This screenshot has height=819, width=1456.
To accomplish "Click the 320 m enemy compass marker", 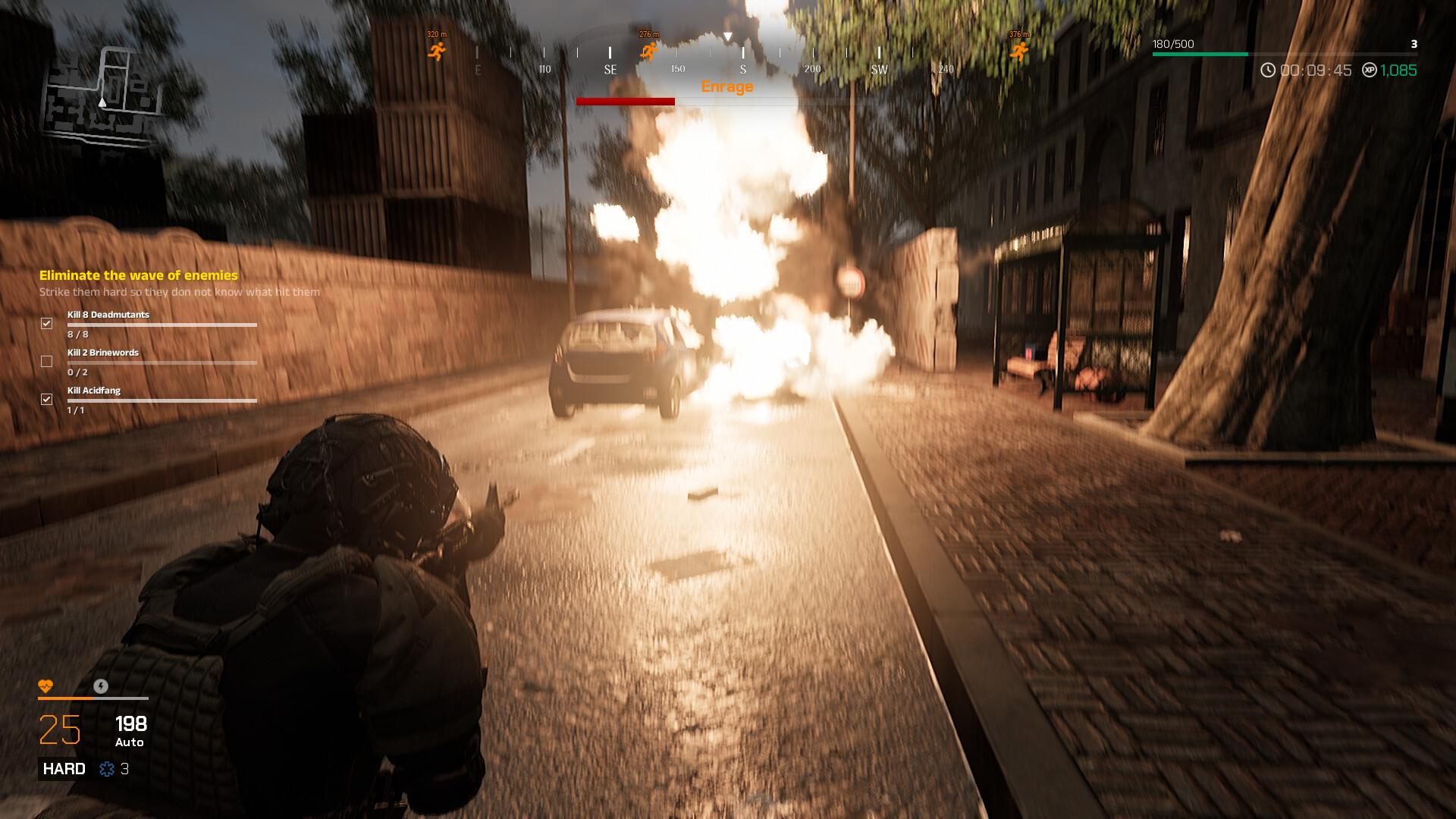I will (x=437, y=51).
